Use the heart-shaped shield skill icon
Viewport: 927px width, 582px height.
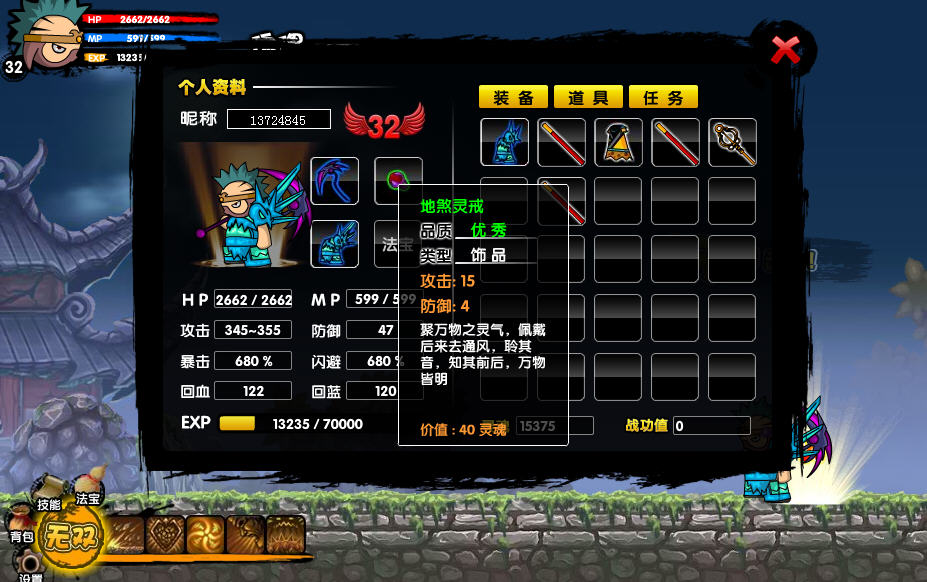point(165,535)
